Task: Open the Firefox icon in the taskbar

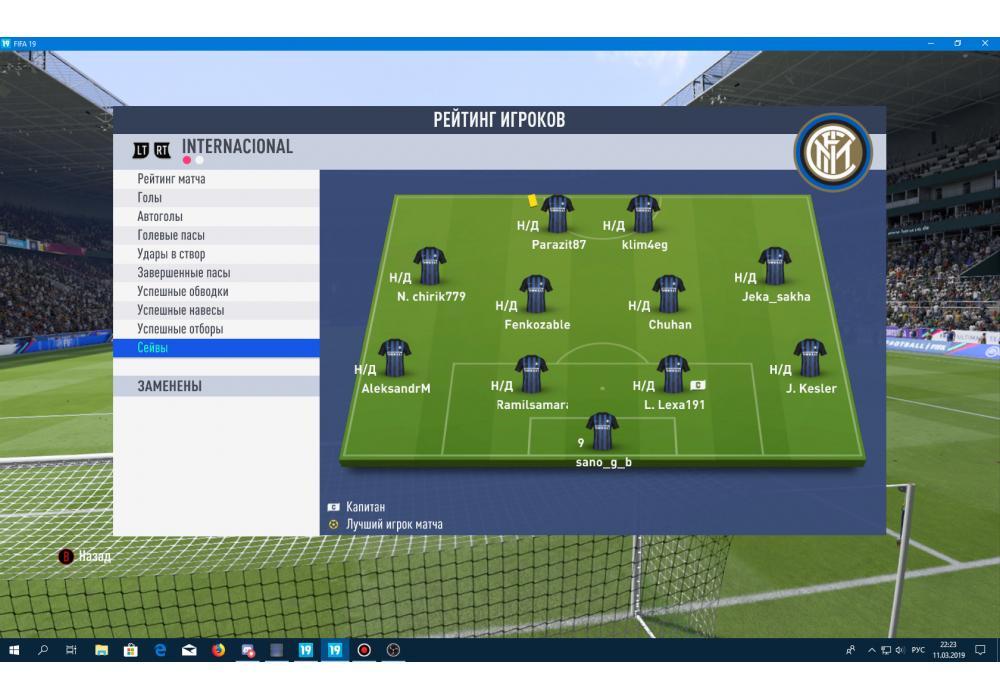Action: 218,650
